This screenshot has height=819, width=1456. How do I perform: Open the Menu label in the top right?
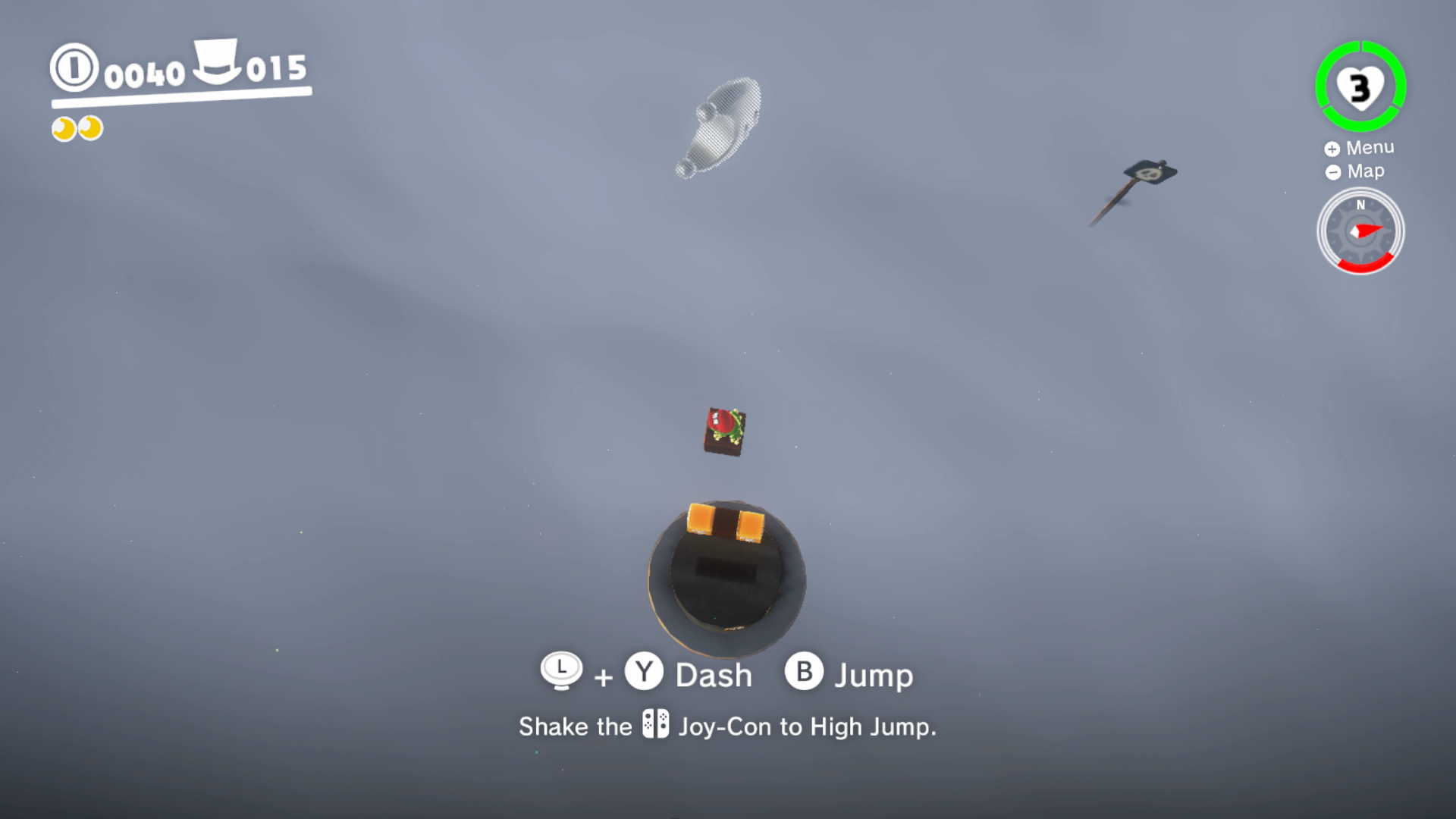[x=1370, y=147]
